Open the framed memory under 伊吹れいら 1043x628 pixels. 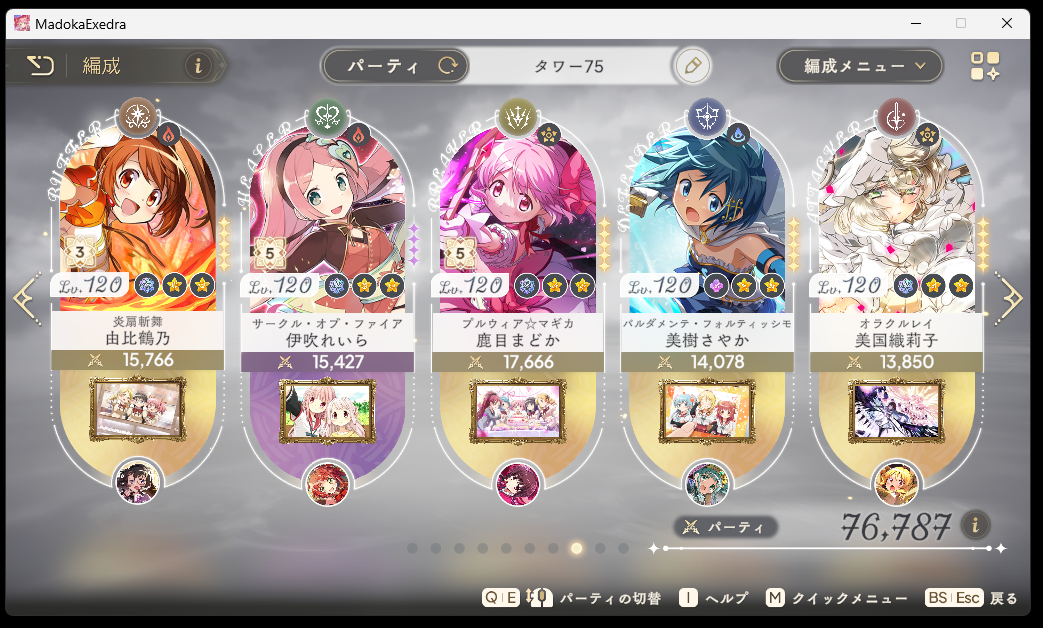pyautogui.click(x=327, y=408)
